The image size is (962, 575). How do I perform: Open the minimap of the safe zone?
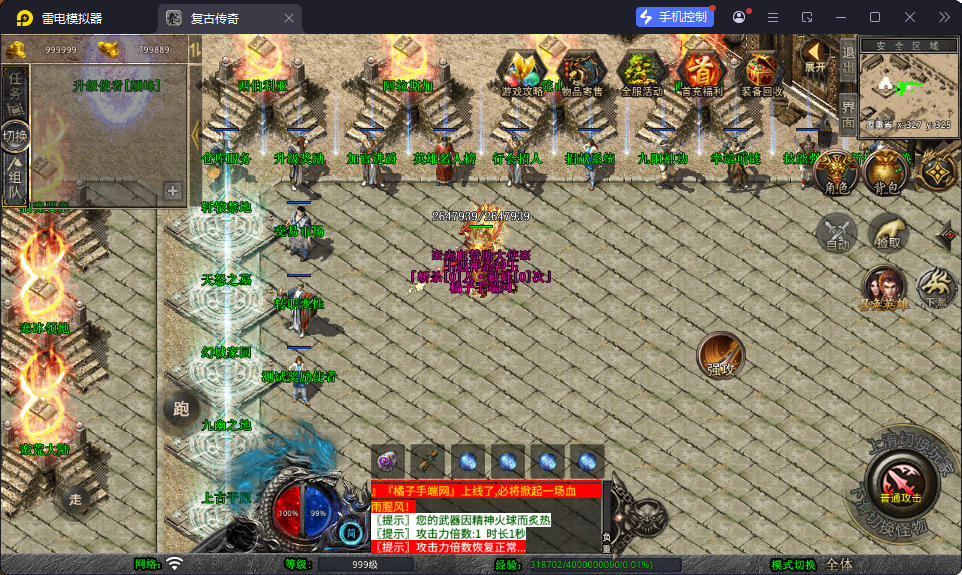907,88
